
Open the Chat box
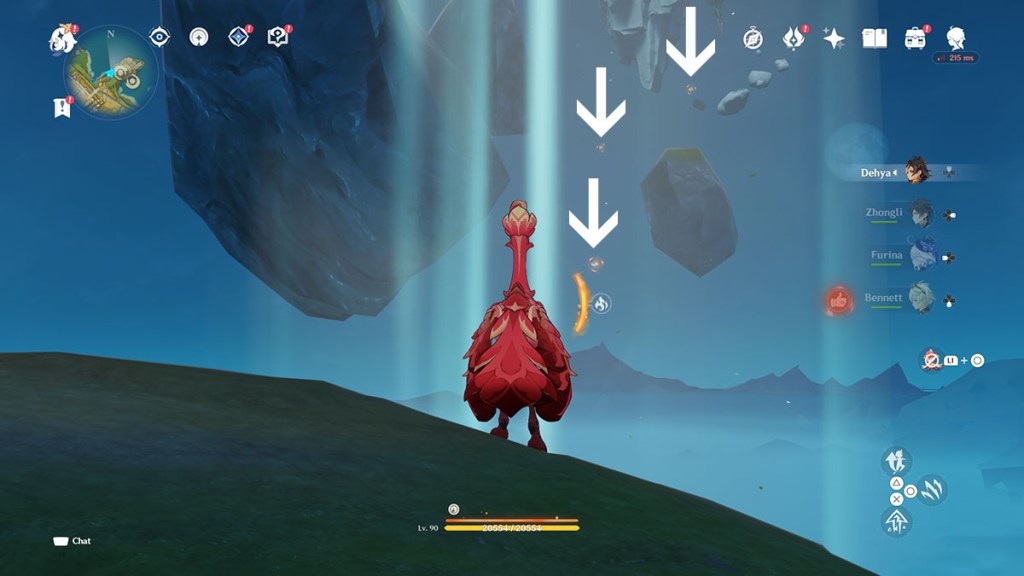[72, 541]
